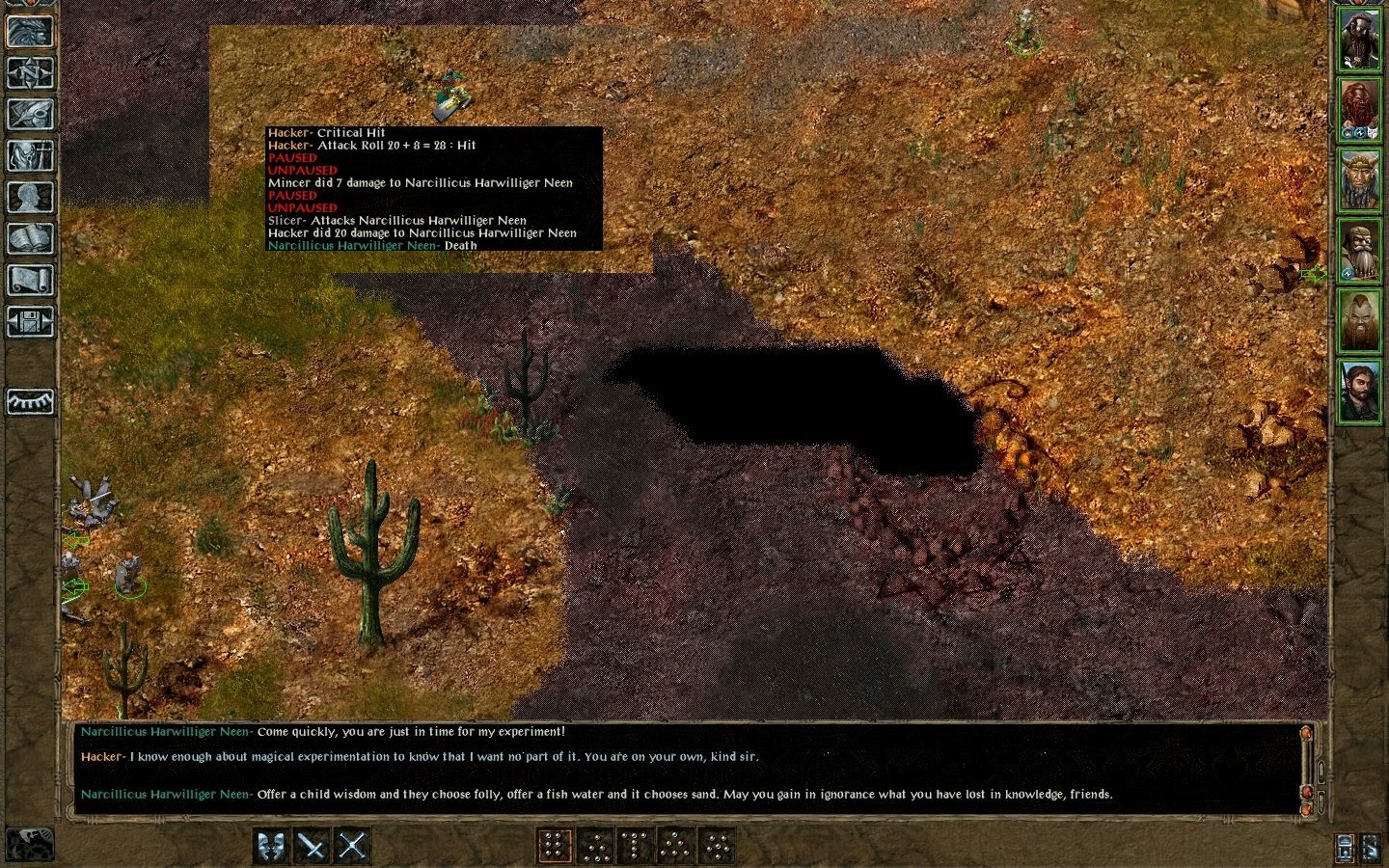Click the single sword attack button

click(312, 846)
